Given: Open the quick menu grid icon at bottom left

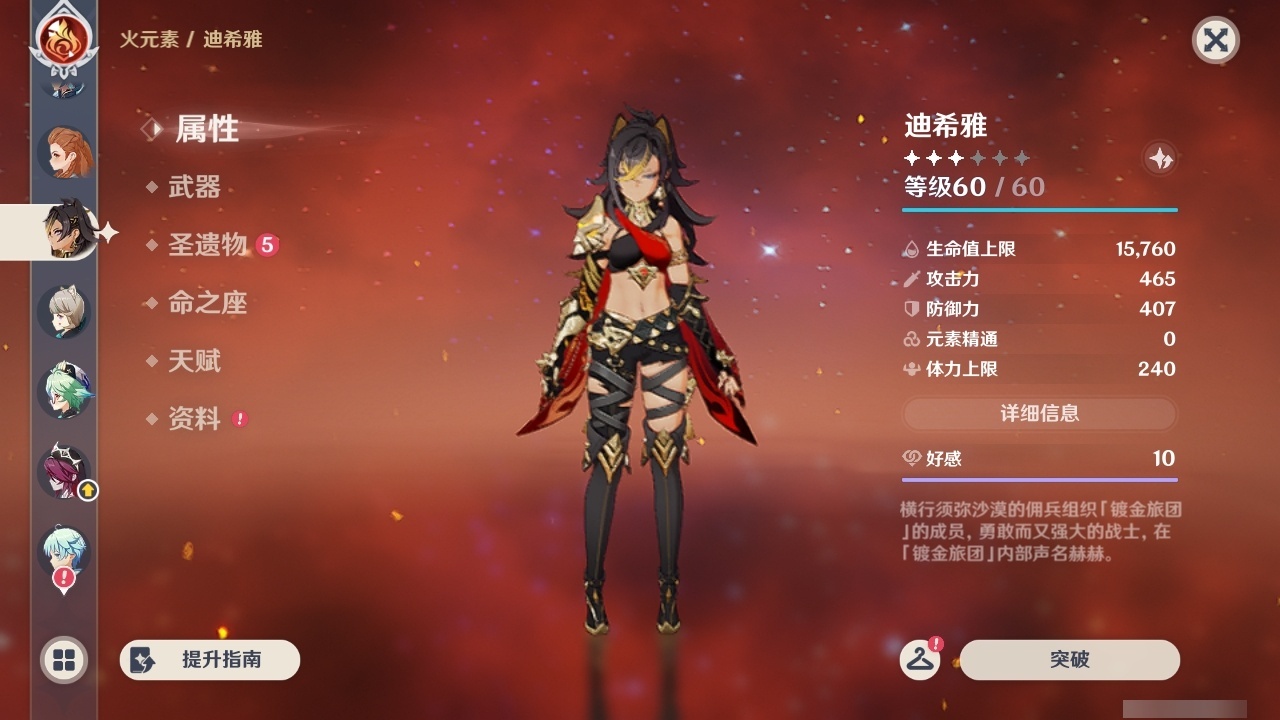Looking at the screenshot, I should 63,660.
